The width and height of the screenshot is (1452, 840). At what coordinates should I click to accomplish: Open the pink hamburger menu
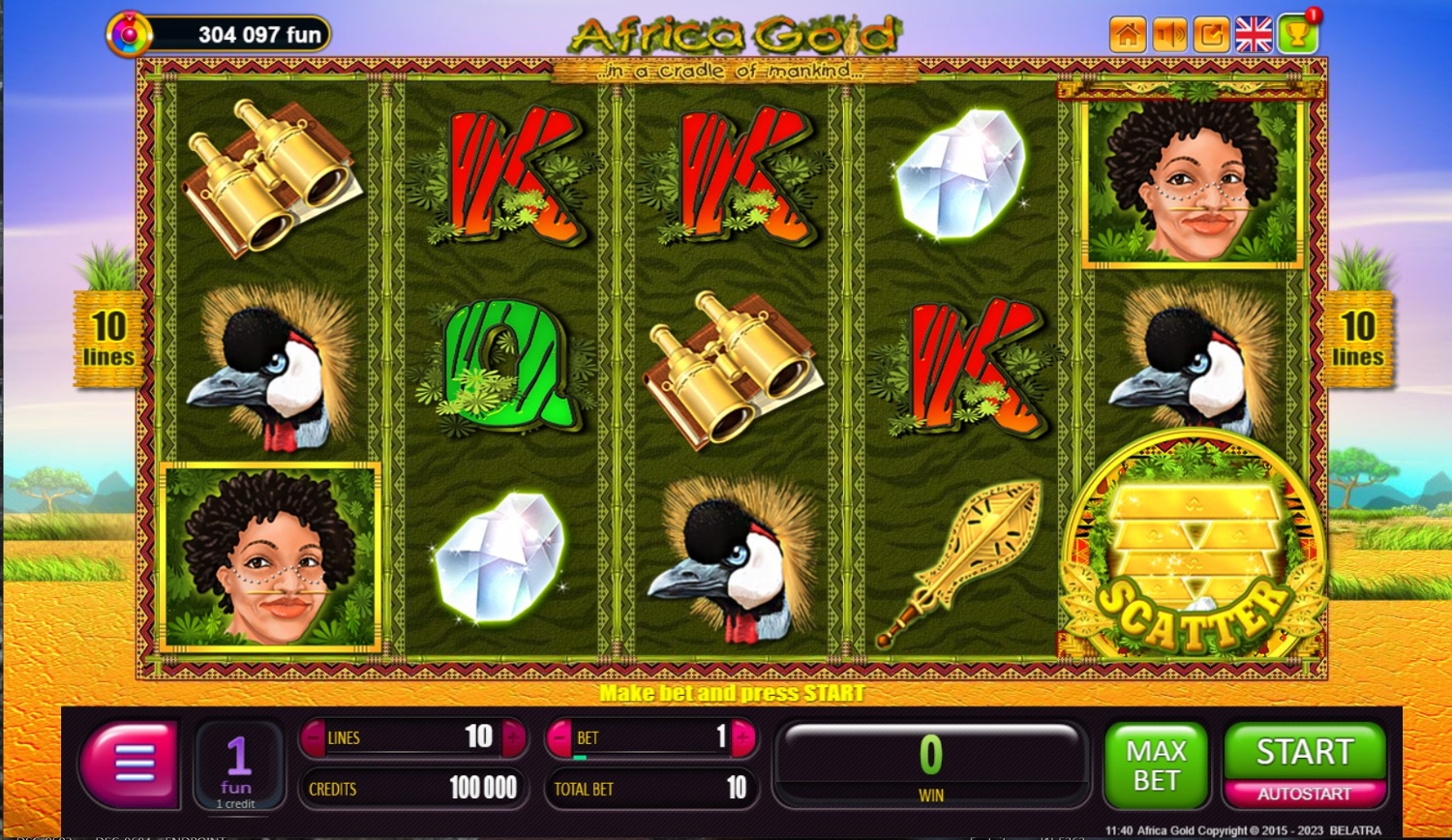pos(132,764)
